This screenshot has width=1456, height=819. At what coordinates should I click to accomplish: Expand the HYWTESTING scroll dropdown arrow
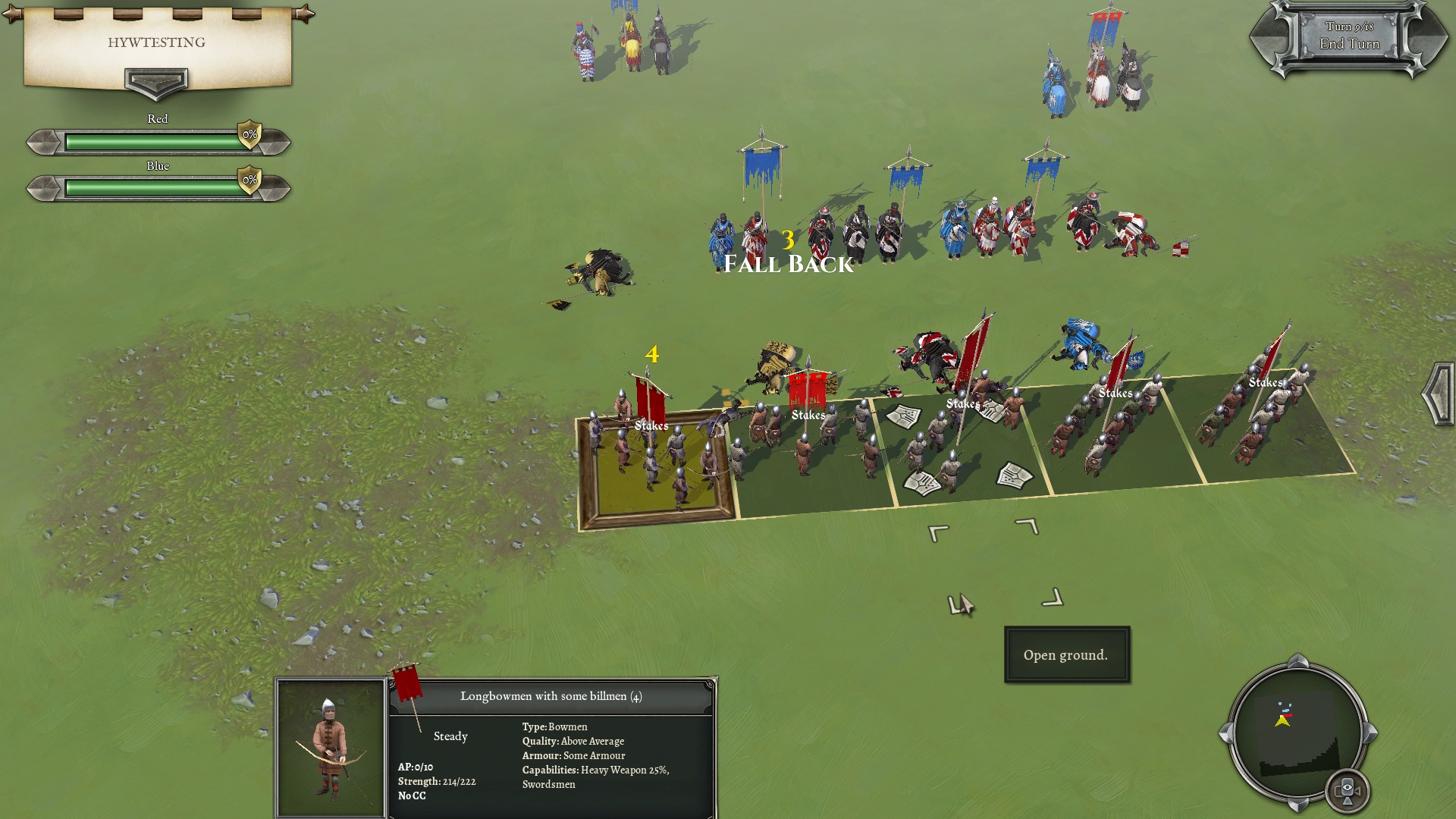pyautogui.click(x=156, y=82)
